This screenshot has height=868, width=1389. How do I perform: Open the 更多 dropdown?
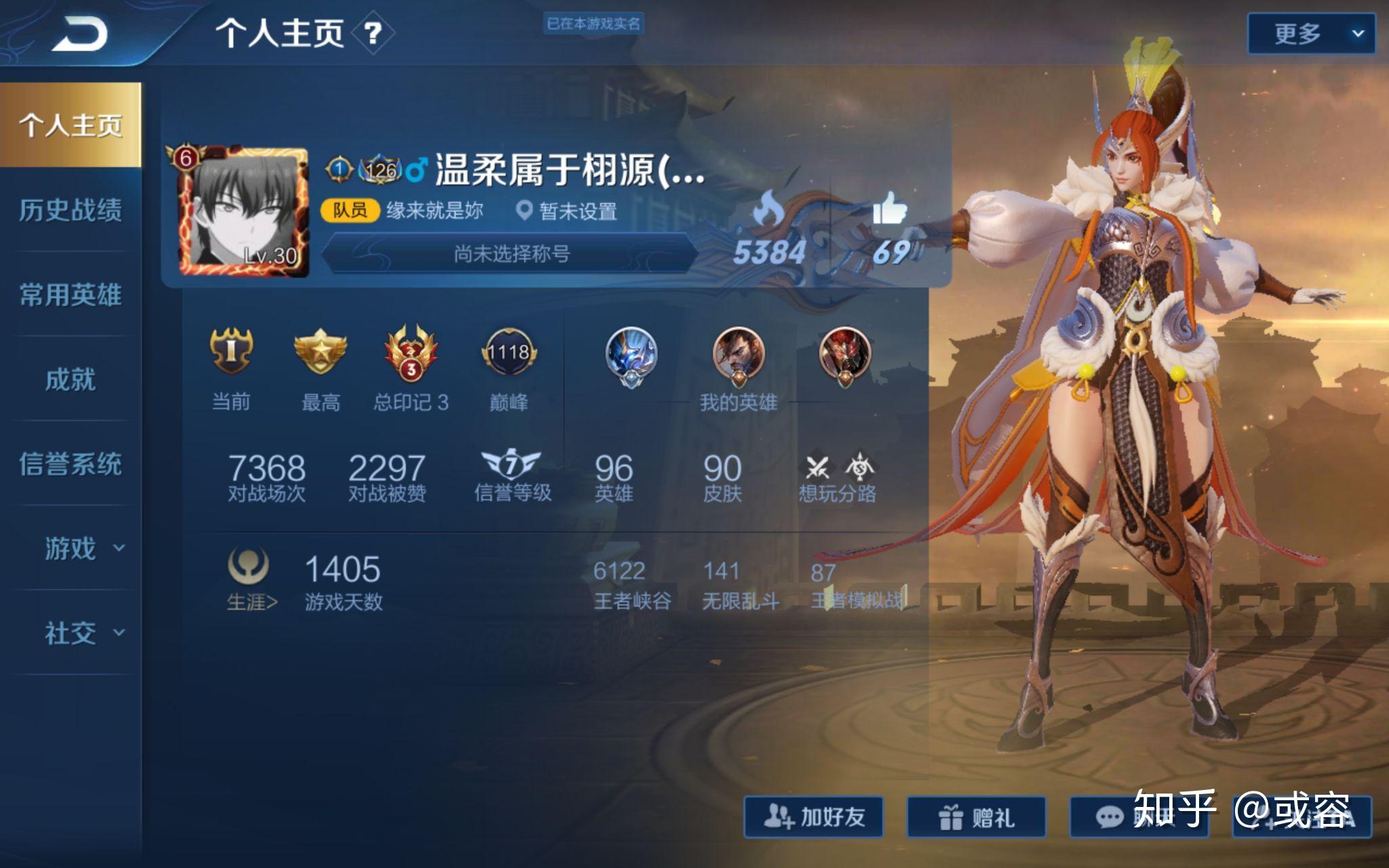tap(1310, 33)
